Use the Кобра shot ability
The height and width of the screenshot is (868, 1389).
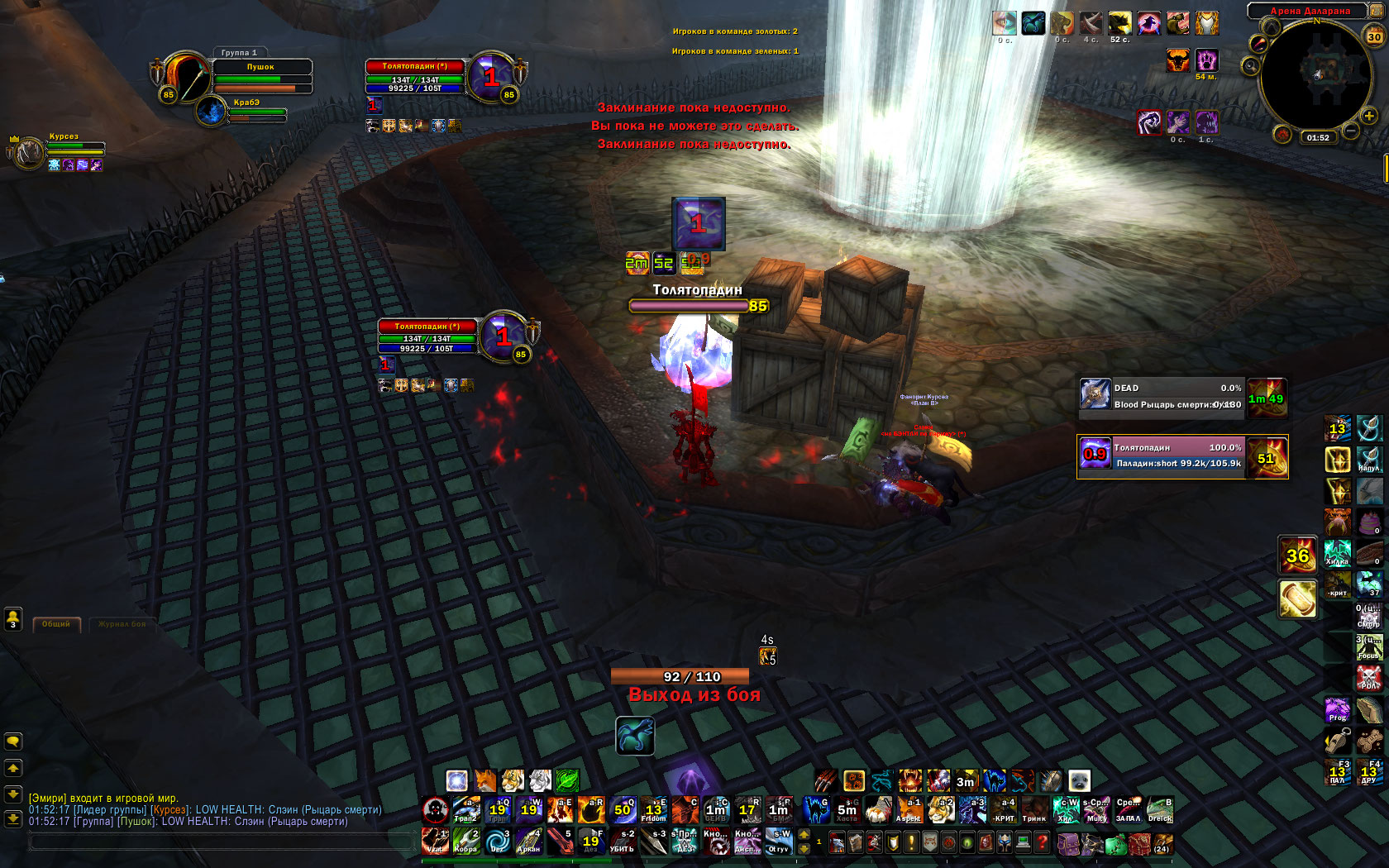click(x=466, y=842)
